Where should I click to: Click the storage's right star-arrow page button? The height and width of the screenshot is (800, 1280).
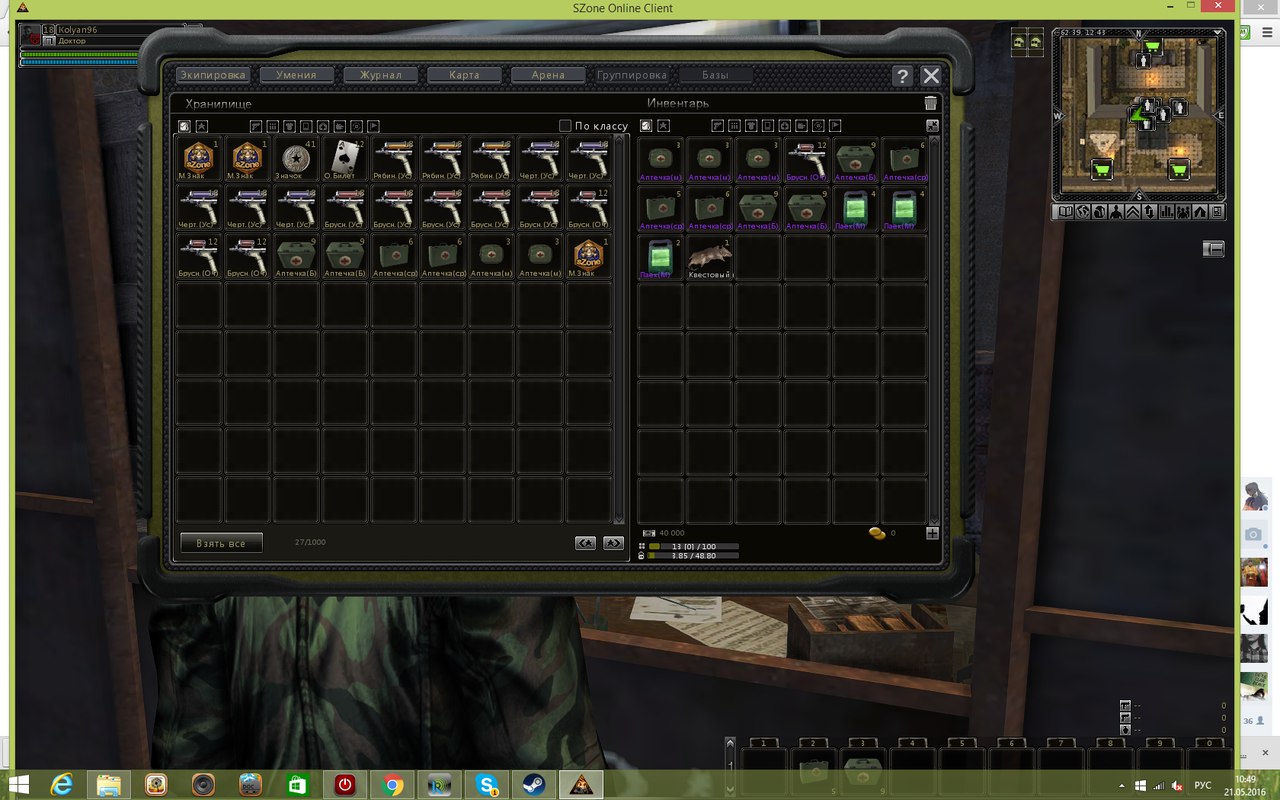pyautogui.click(x=613, y=543)
